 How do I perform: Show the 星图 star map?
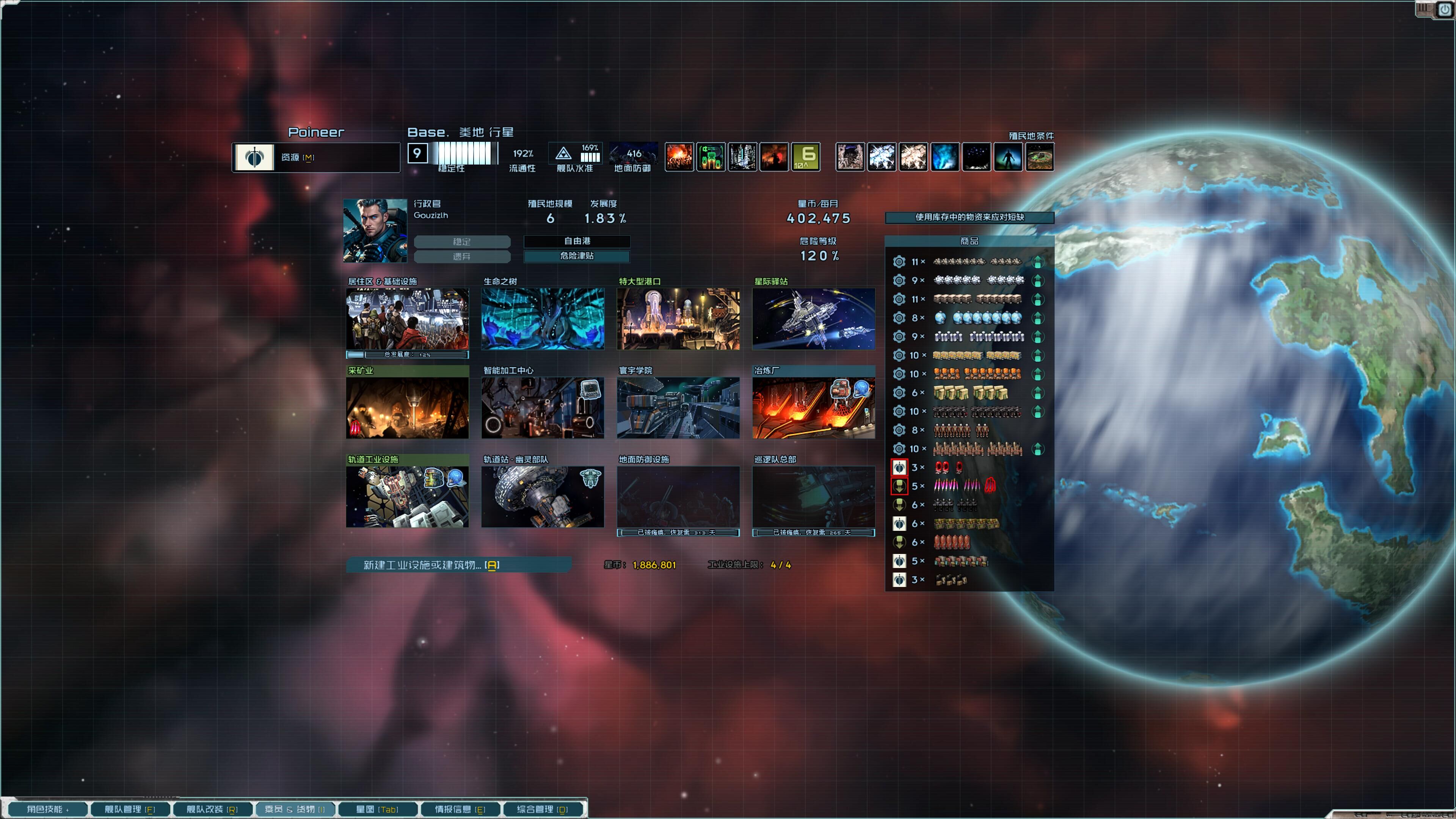[377, 810]
